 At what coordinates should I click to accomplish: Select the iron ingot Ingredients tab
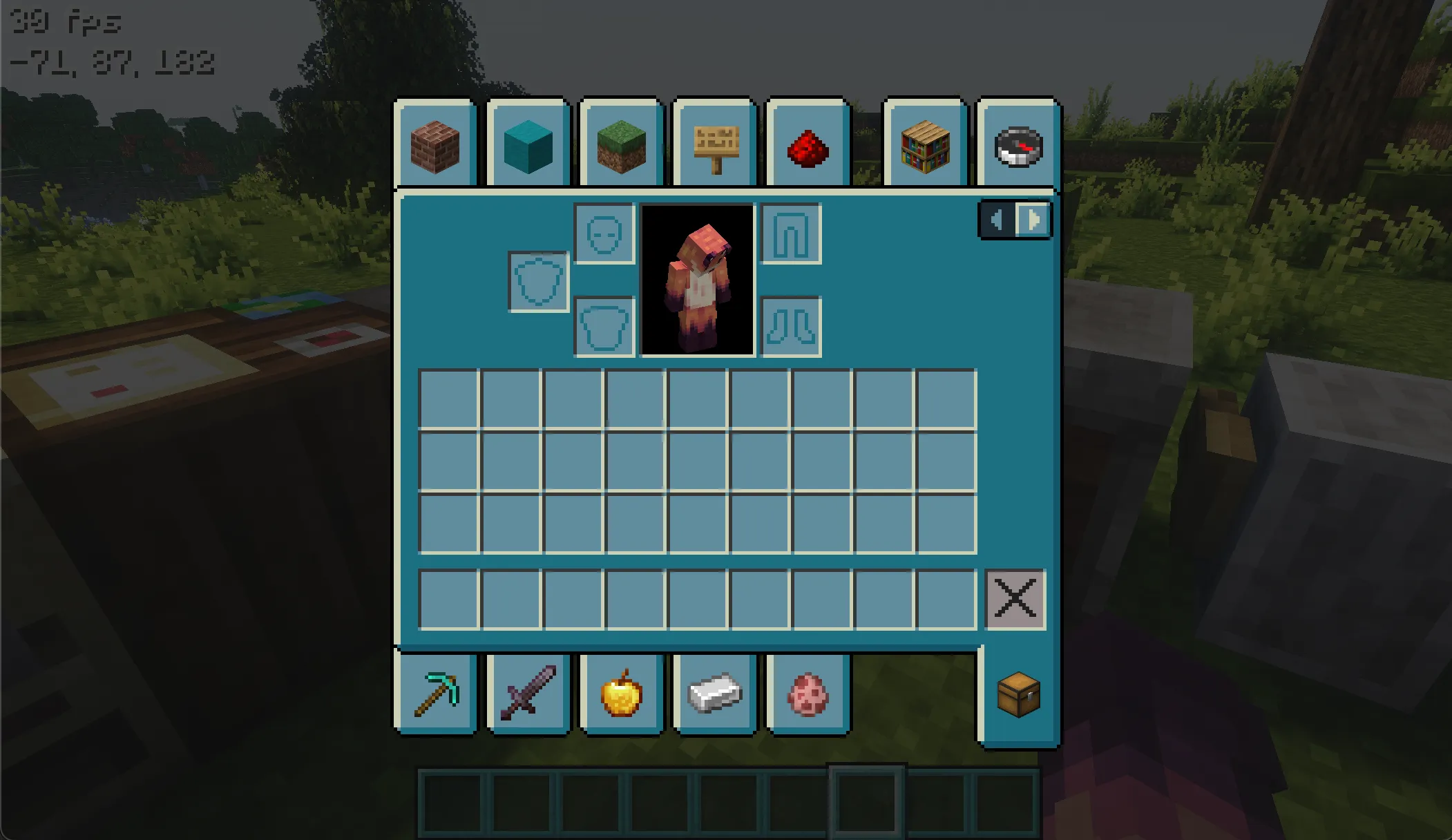point(714,694)
